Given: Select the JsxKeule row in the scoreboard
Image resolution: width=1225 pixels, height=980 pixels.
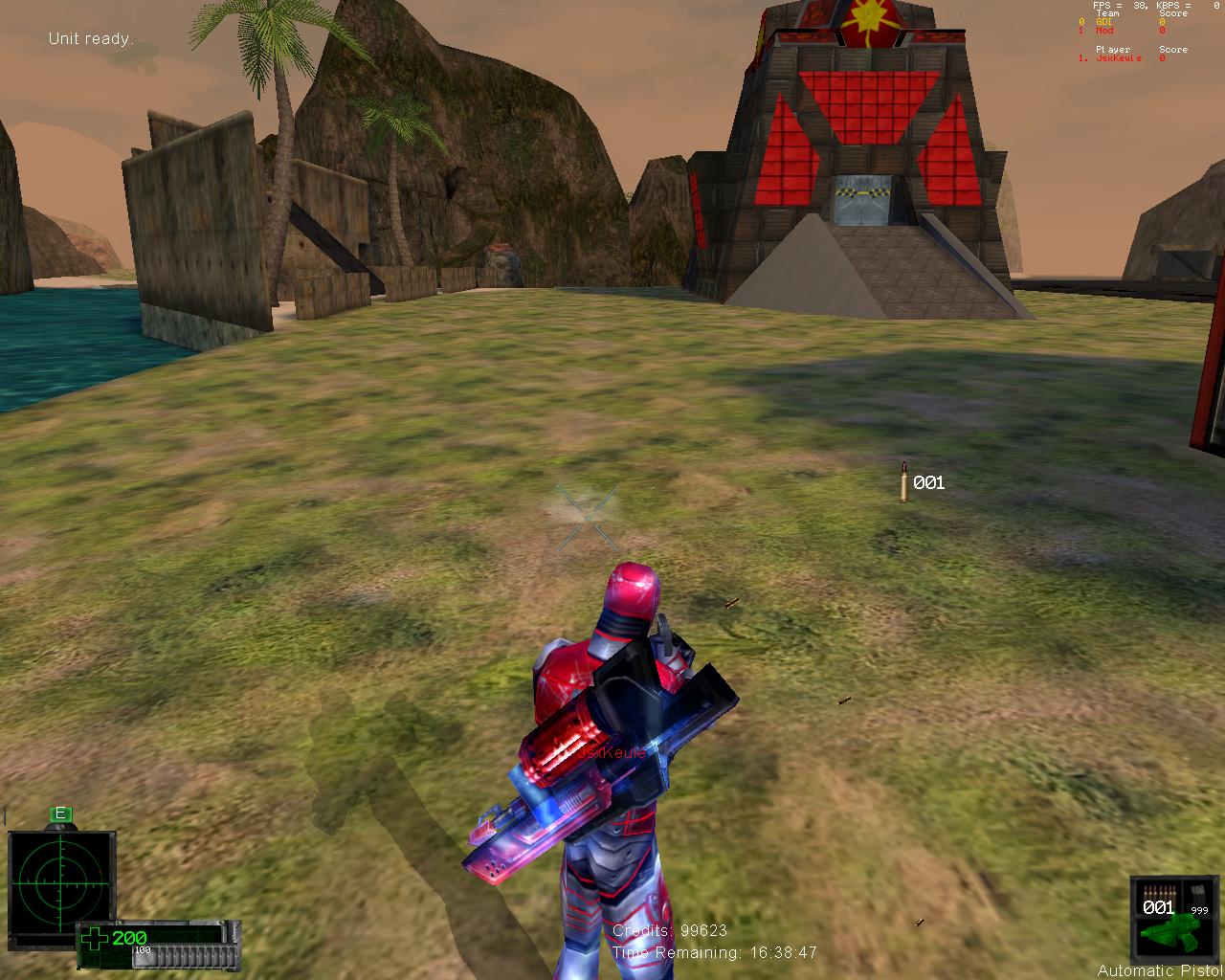Looking at the screenshot, I should pos(1118,58).
